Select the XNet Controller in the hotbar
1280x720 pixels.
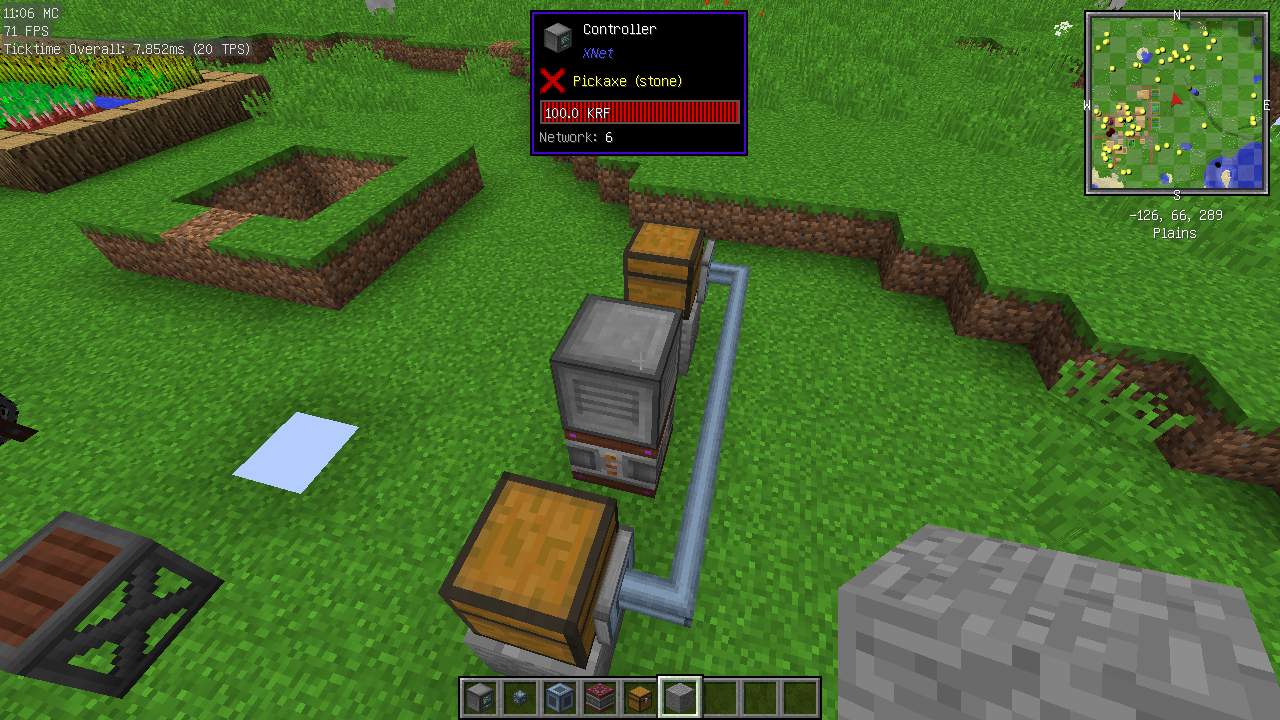[479, 697]
